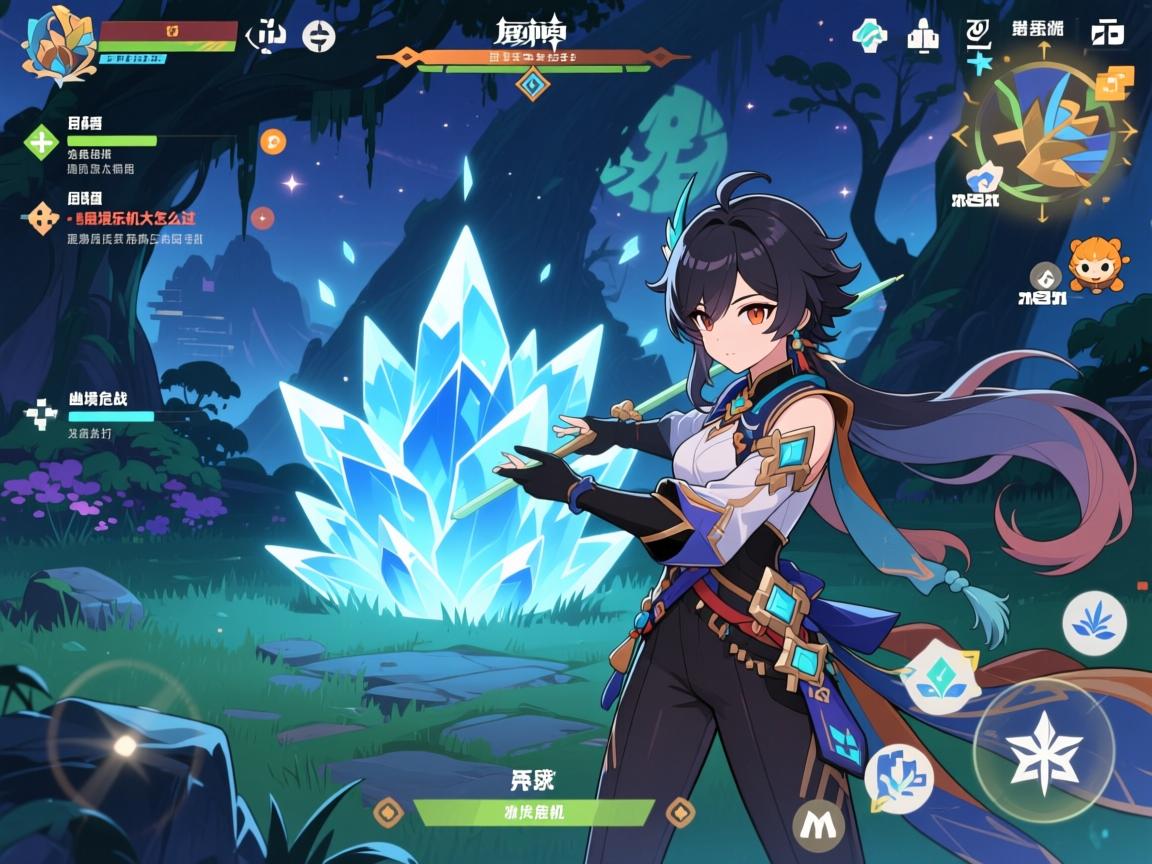Screen dimensions: 1152x864
Task: Open the character portrait emblem
Action: [x=57, y=44]
